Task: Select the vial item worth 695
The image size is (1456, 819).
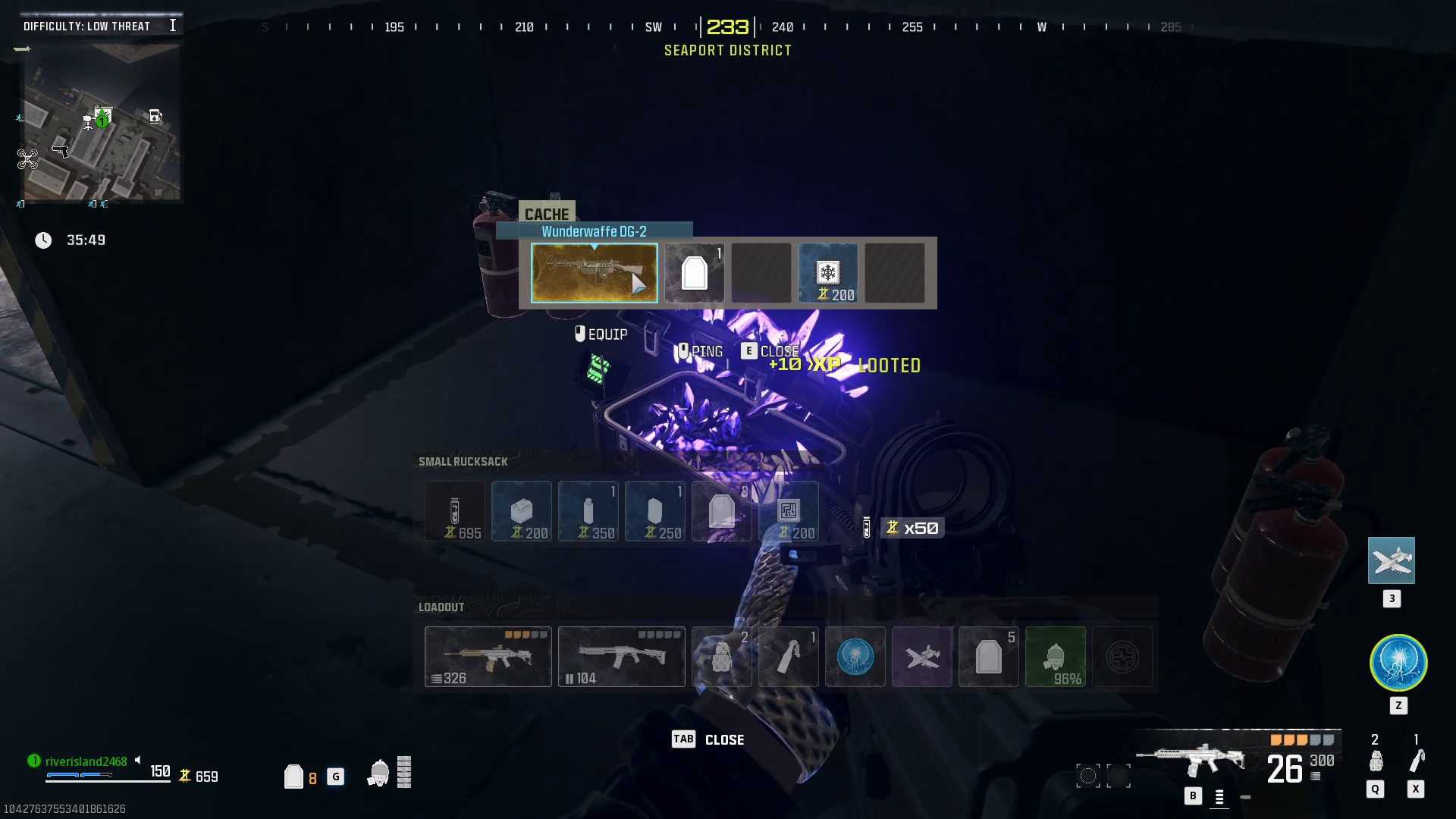Action: [455, 511]
